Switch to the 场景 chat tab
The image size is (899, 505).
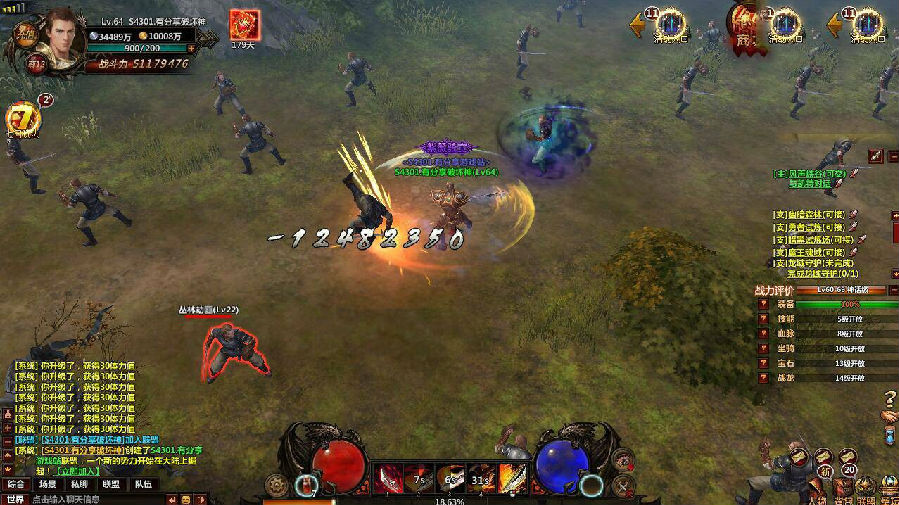(x=47, y=484)
